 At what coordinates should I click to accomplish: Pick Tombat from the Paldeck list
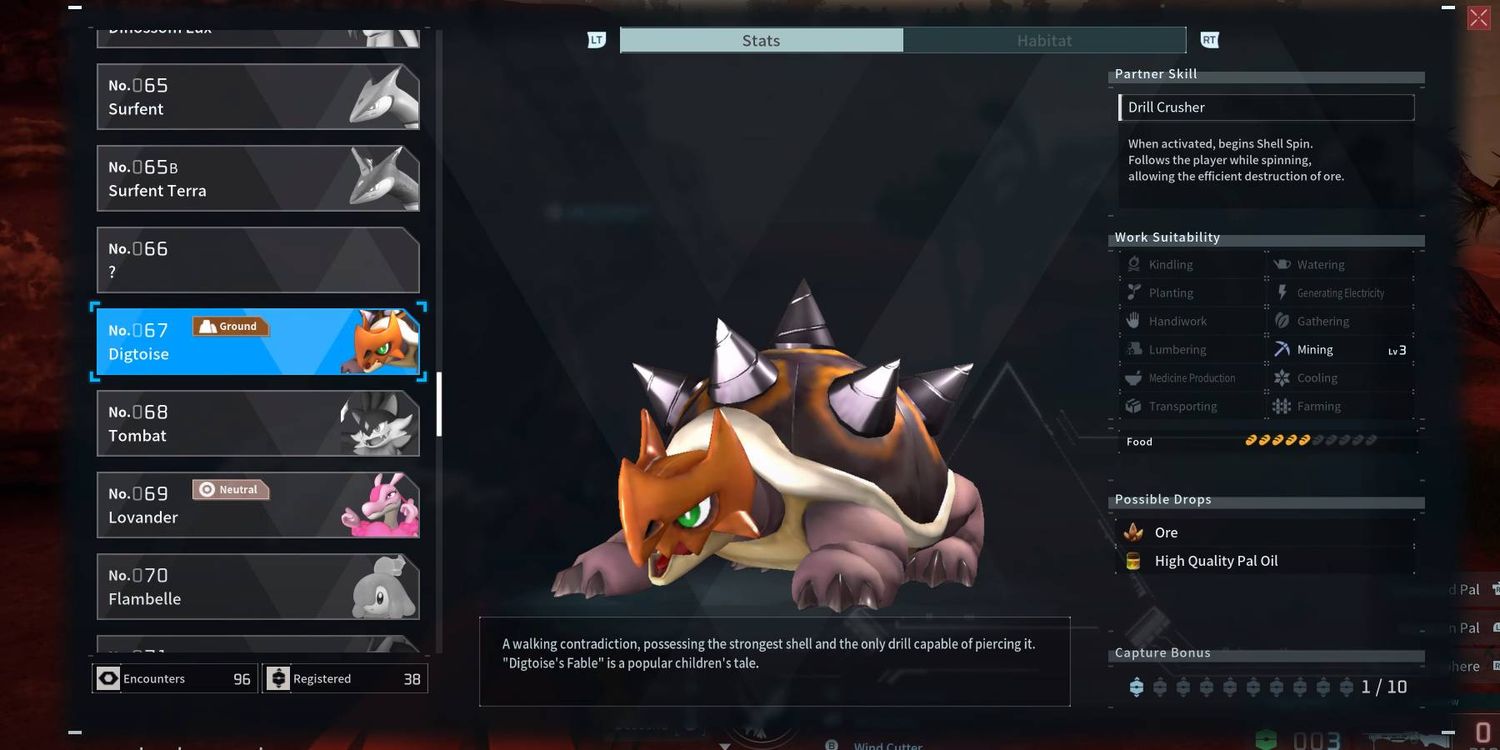tap(257, 424)
